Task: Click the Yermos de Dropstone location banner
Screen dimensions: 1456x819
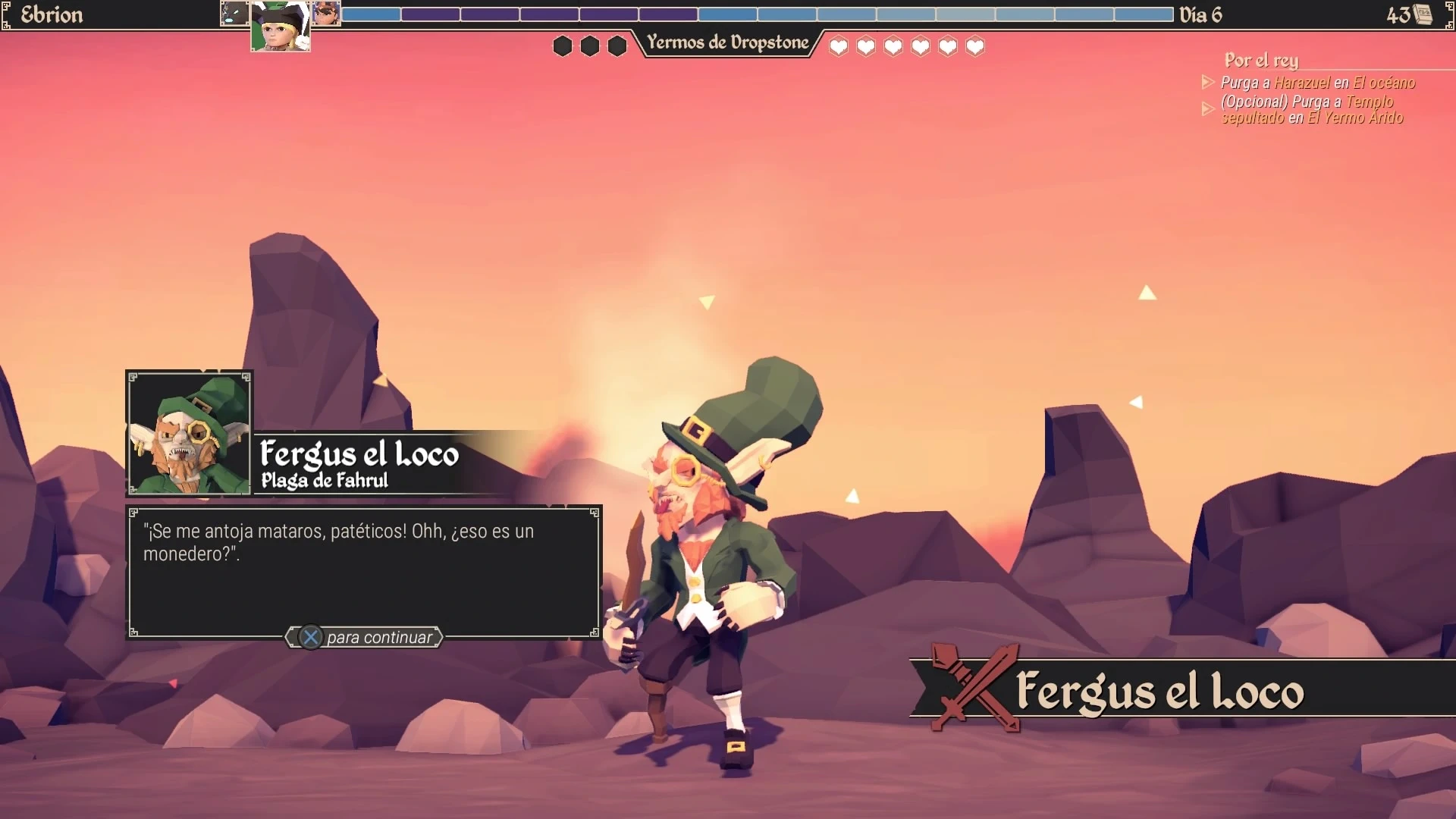Action: pos(727,43)
